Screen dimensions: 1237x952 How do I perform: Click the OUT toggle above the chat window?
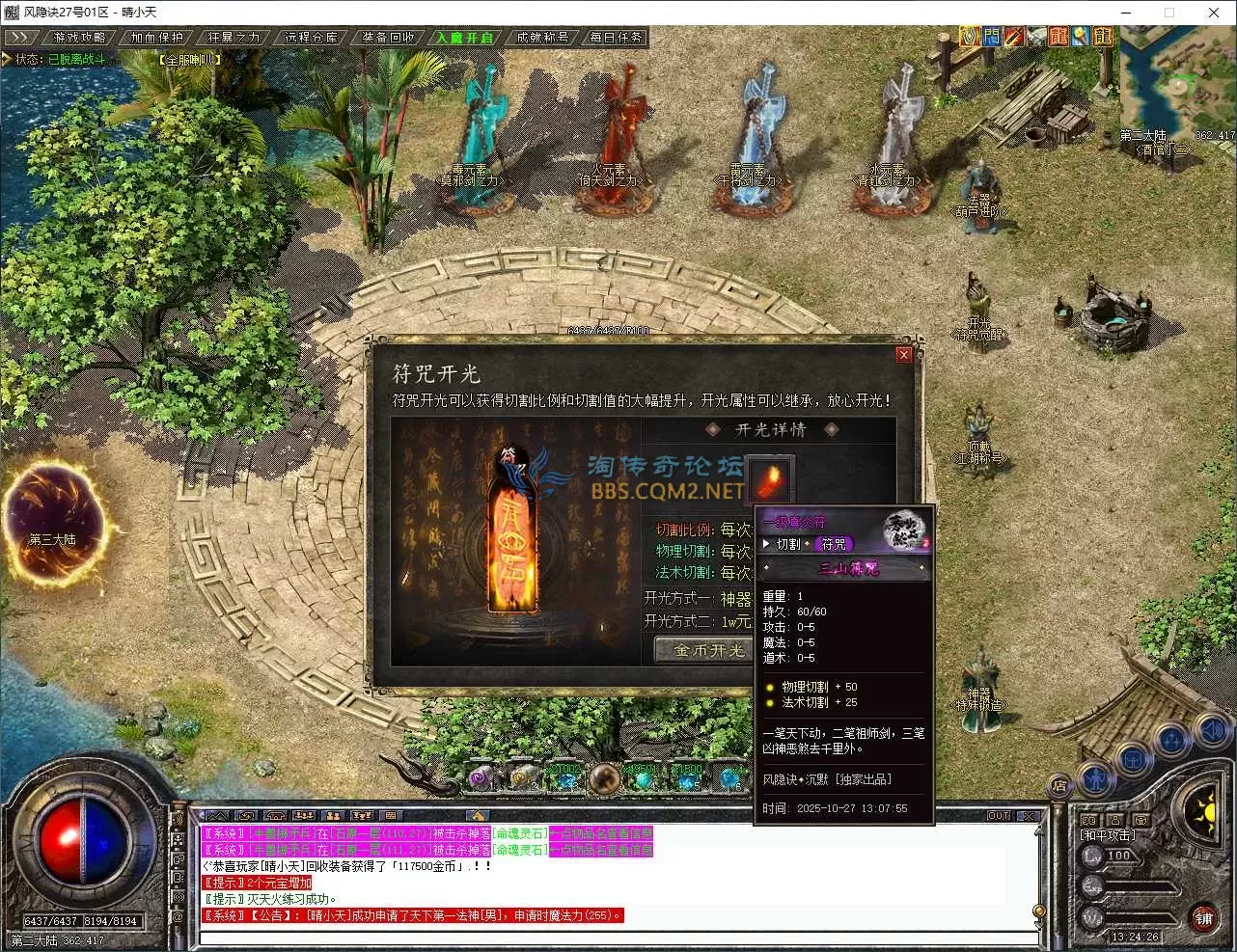click(1000, 815)
